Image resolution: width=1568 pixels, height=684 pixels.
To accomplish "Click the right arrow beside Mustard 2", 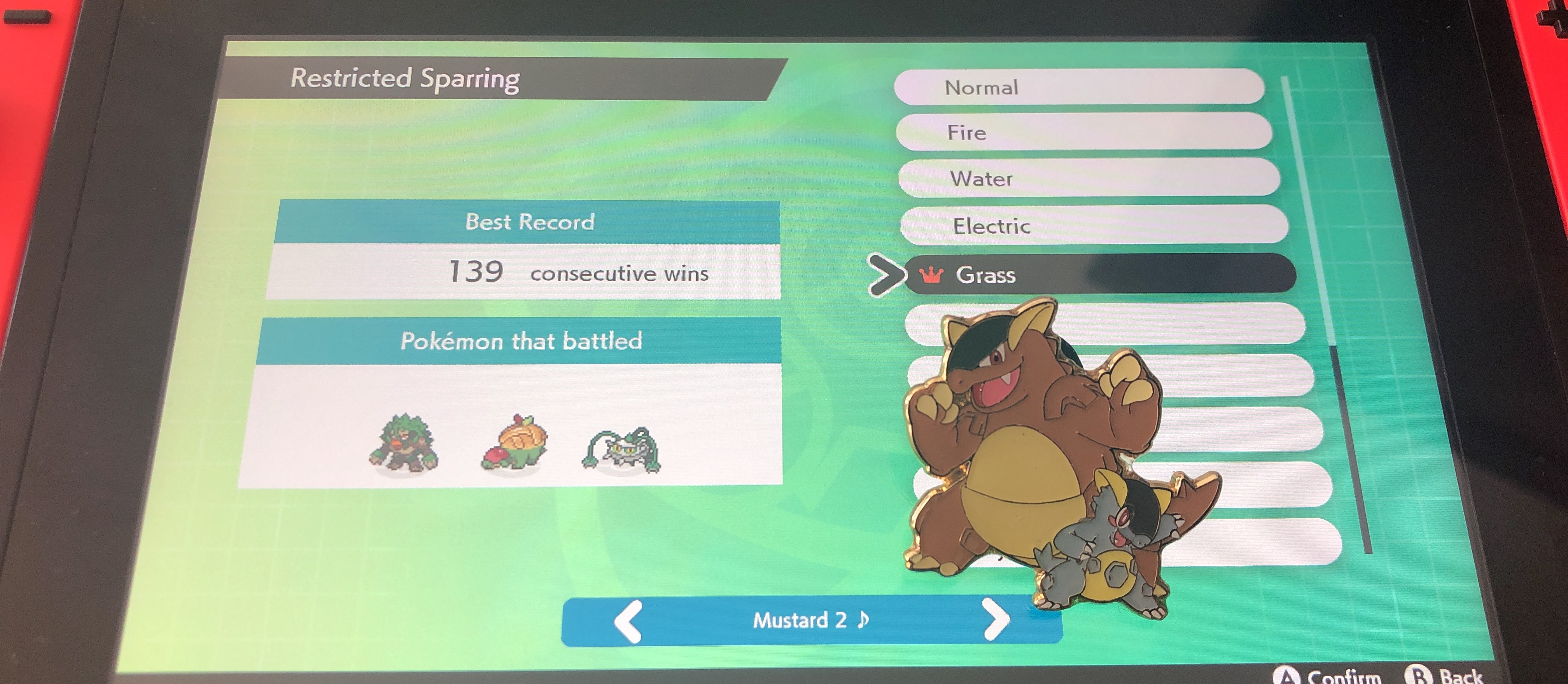I will (x=996, y=619).
